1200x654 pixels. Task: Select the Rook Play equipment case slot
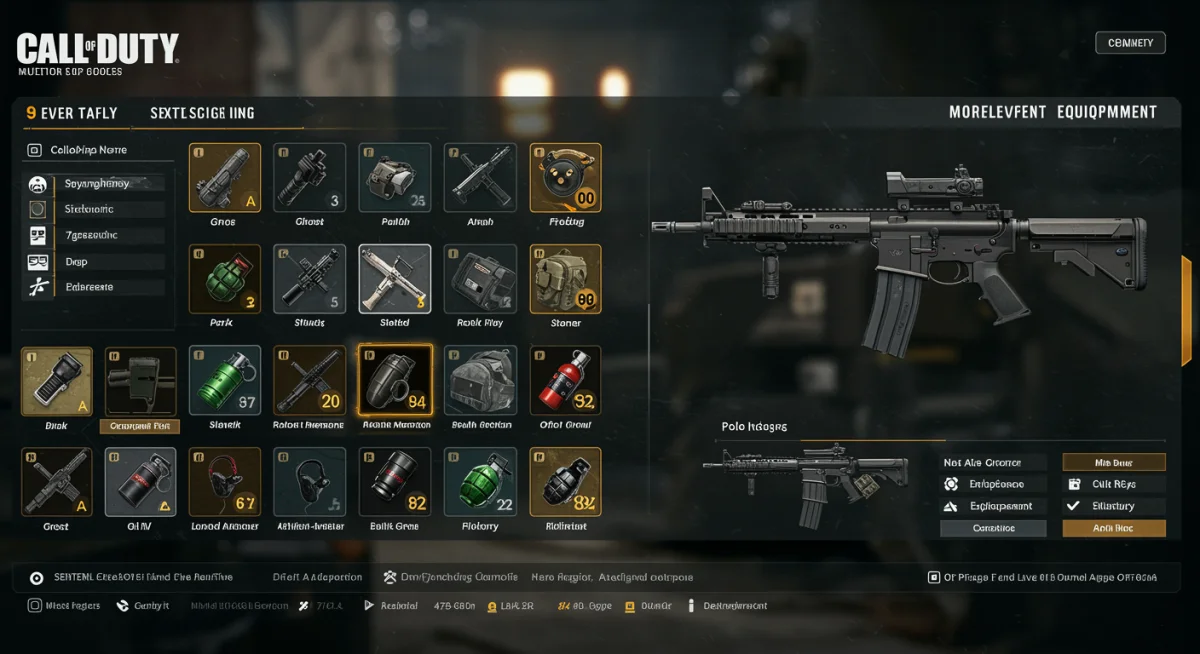(480, 279)
